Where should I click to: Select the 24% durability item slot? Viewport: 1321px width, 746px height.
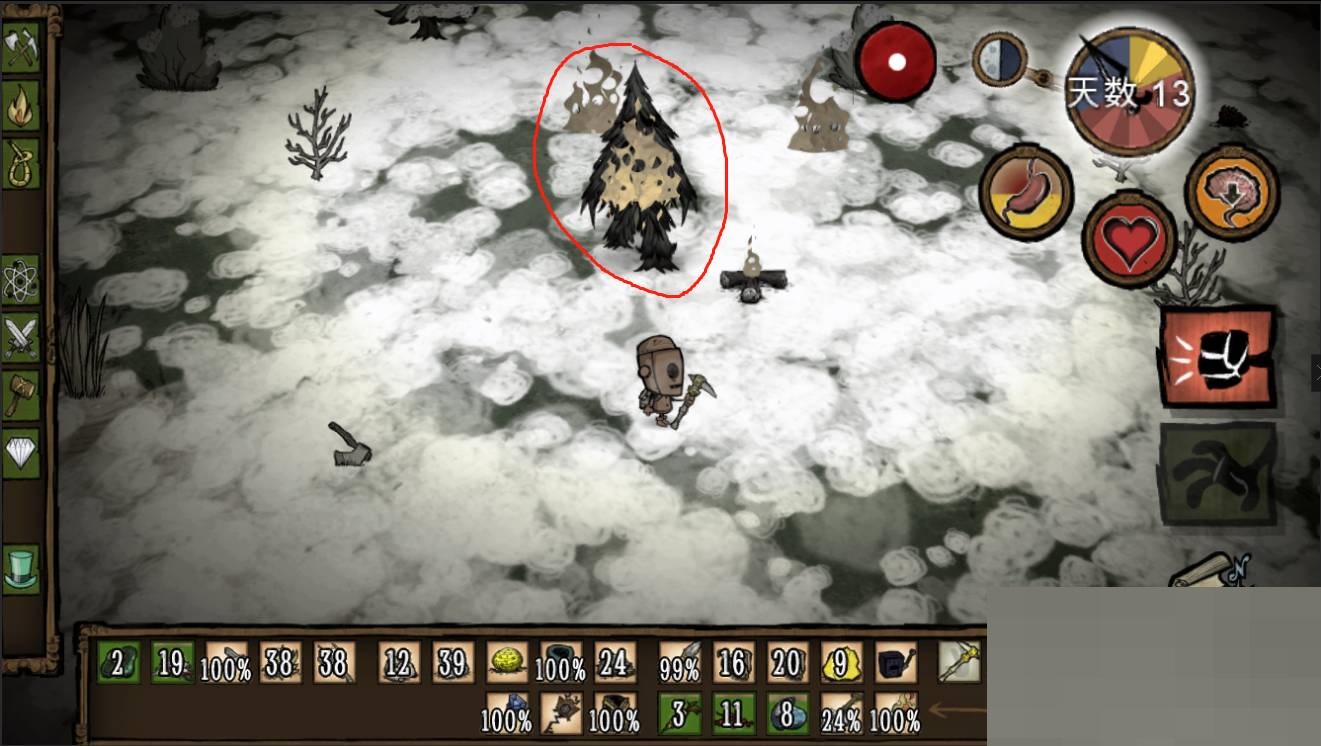pyautogui.click(x=841, y=713)
